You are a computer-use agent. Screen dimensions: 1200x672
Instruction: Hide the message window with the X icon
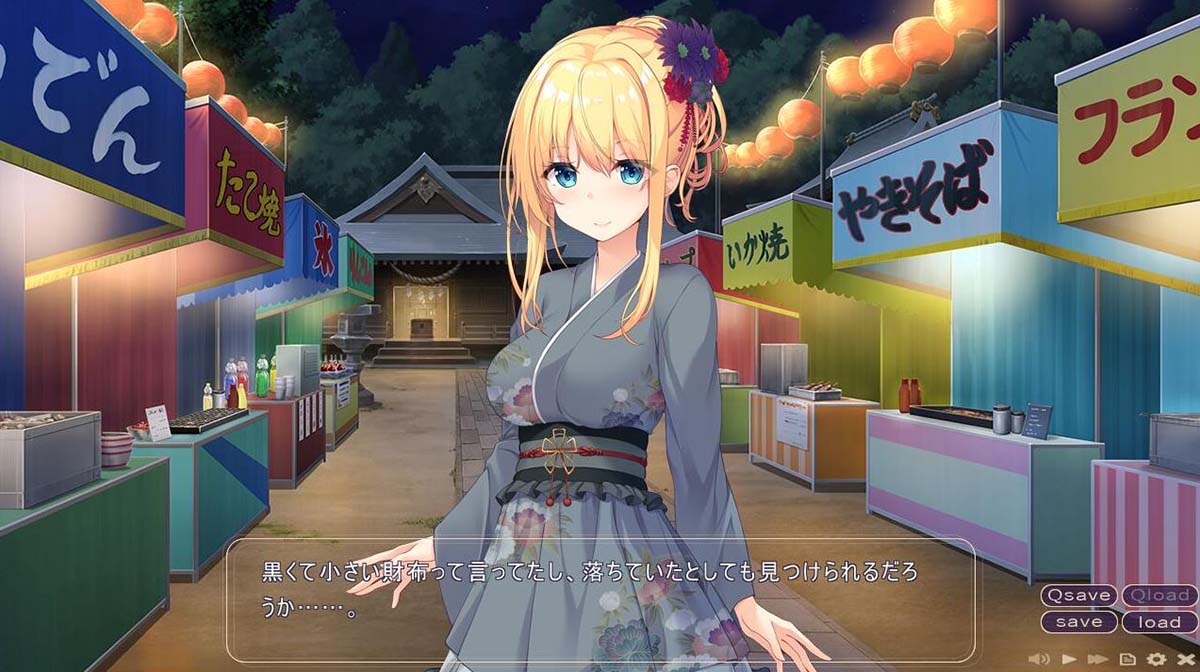1186,658
